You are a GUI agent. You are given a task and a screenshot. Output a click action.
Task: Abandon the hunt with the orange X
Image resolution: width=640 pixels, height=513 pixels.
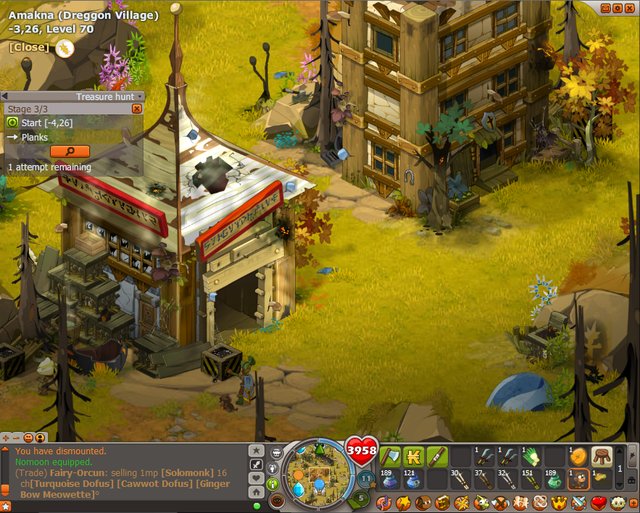tap(137, 108)
